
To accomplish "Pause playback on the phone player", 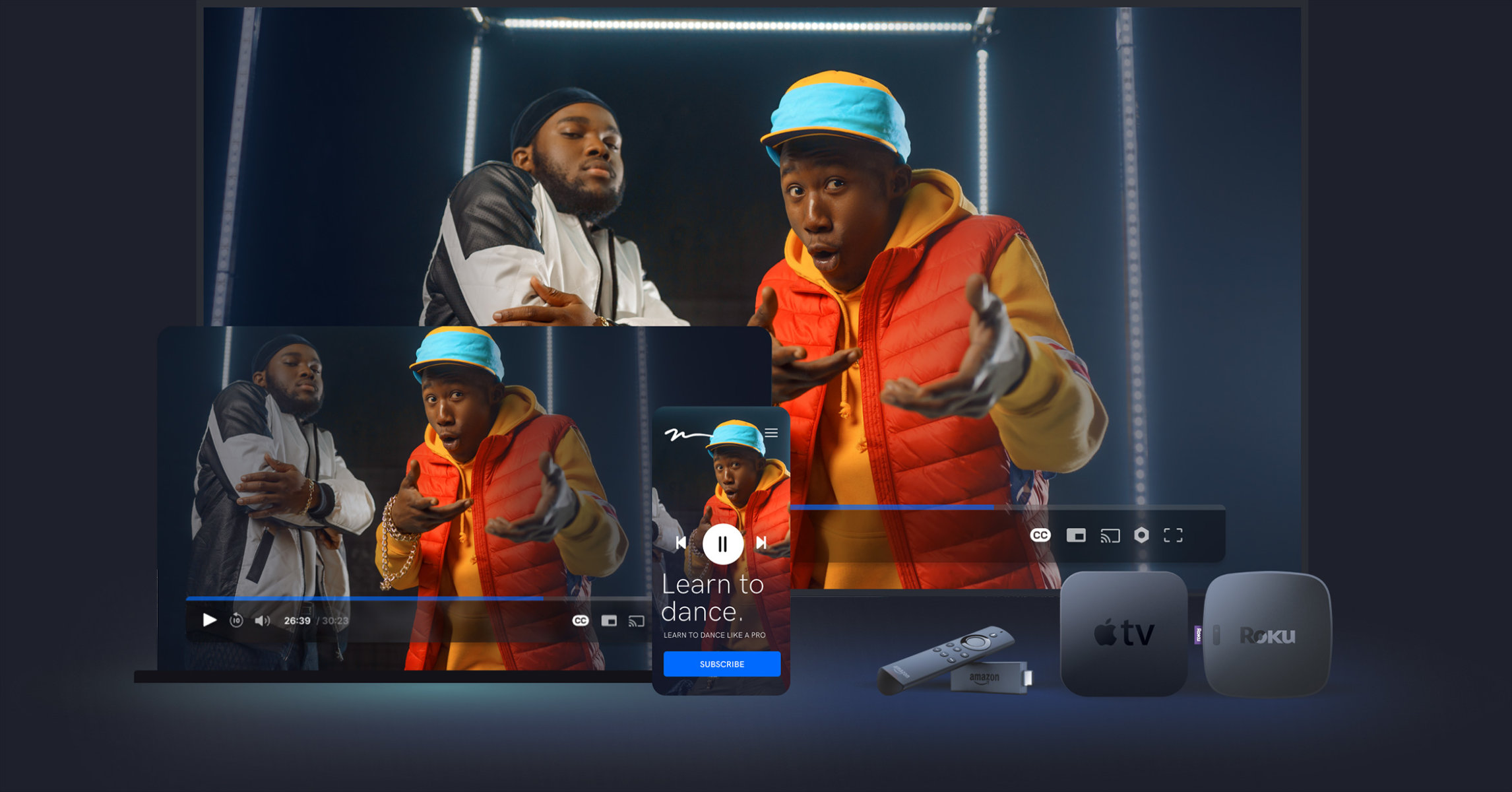I will point(722,544).
